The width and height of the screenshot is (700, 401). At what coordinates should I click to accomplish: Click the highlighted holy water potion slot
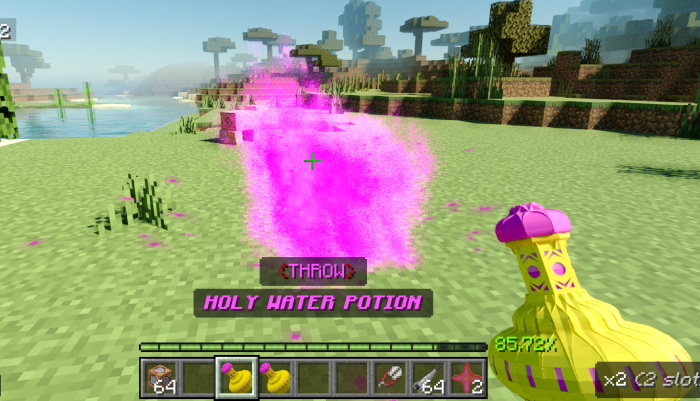click(x=236, y=378)
